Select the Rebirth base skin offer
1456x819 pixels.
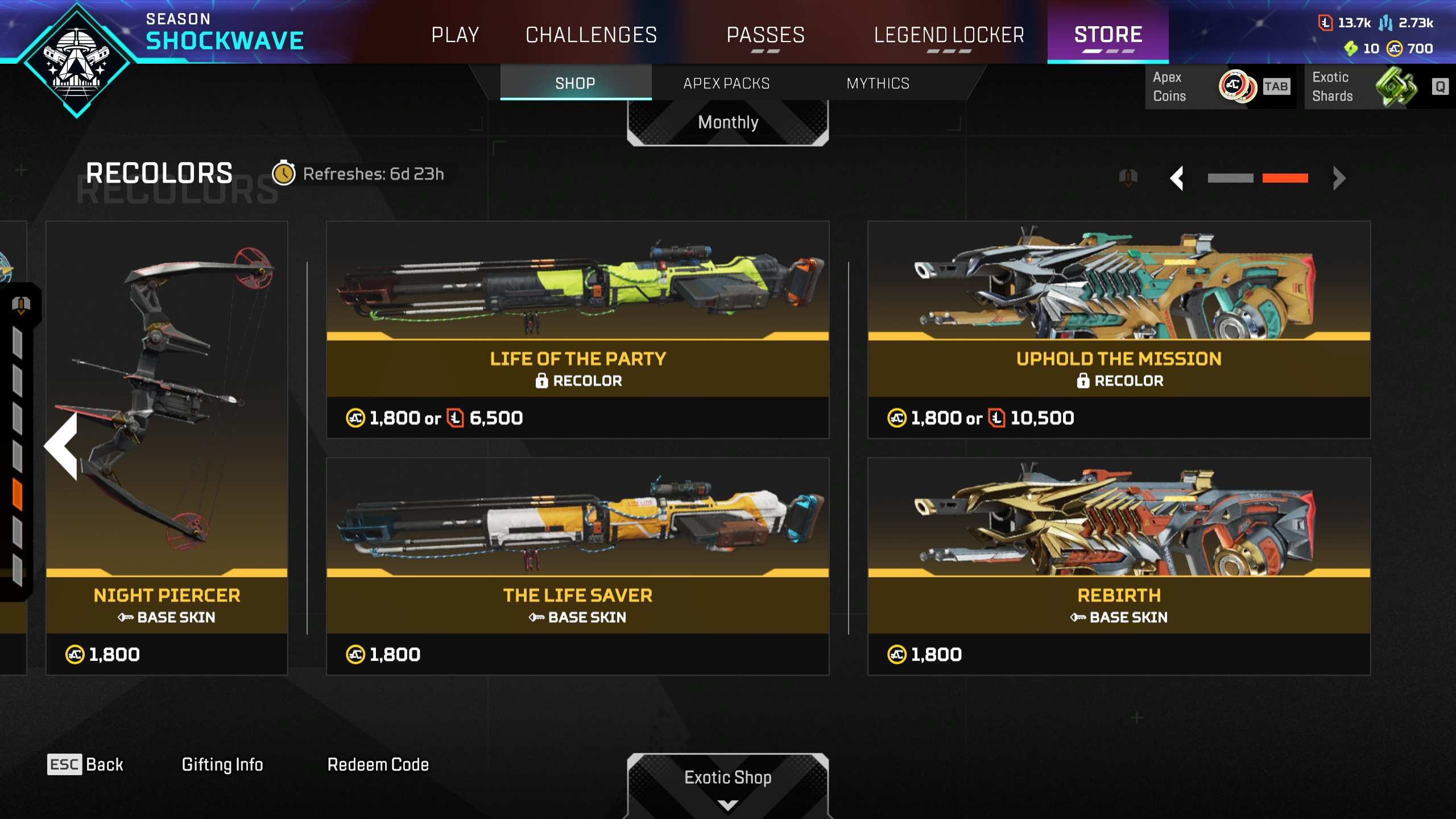1119,565
